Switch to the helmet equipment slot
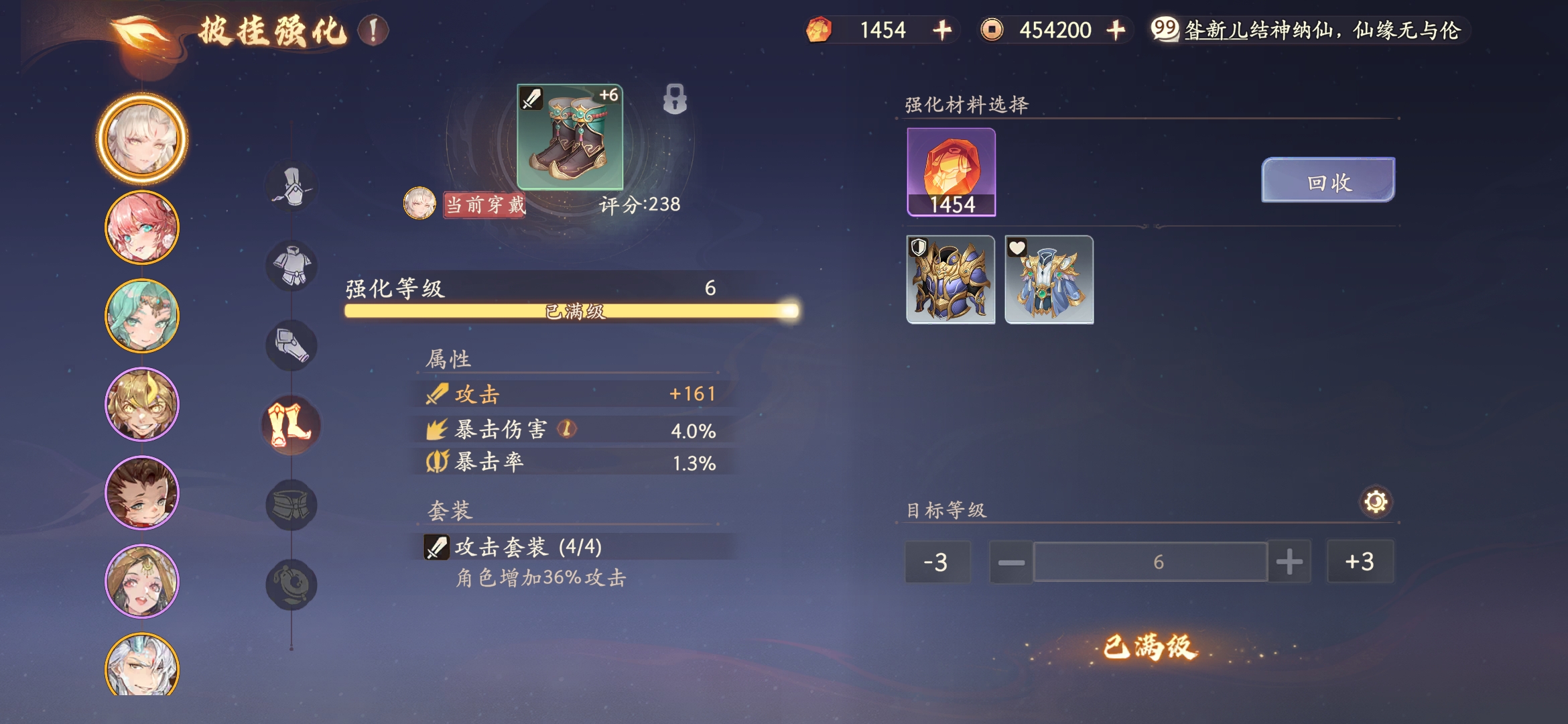Viewport: 1568px width, 724px height. coord(291,187)
